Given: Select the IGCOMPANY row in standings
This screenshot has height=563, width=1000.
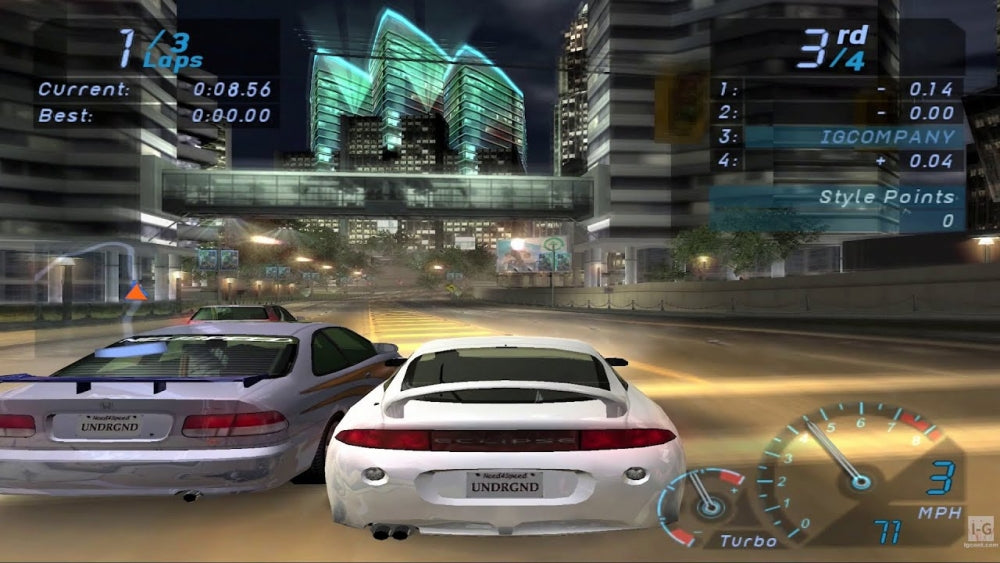Looking at the screenshot, I should pos(838,137).
